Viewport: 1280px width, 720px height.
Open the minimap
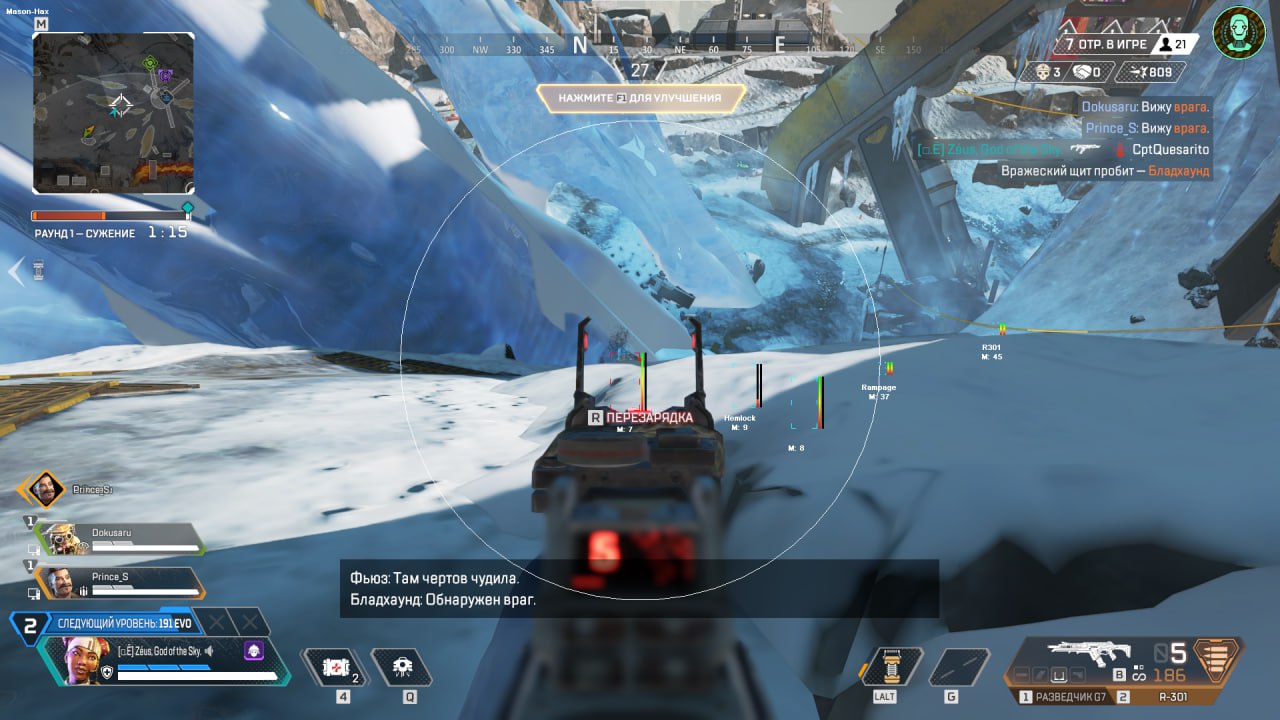(113, 112)
